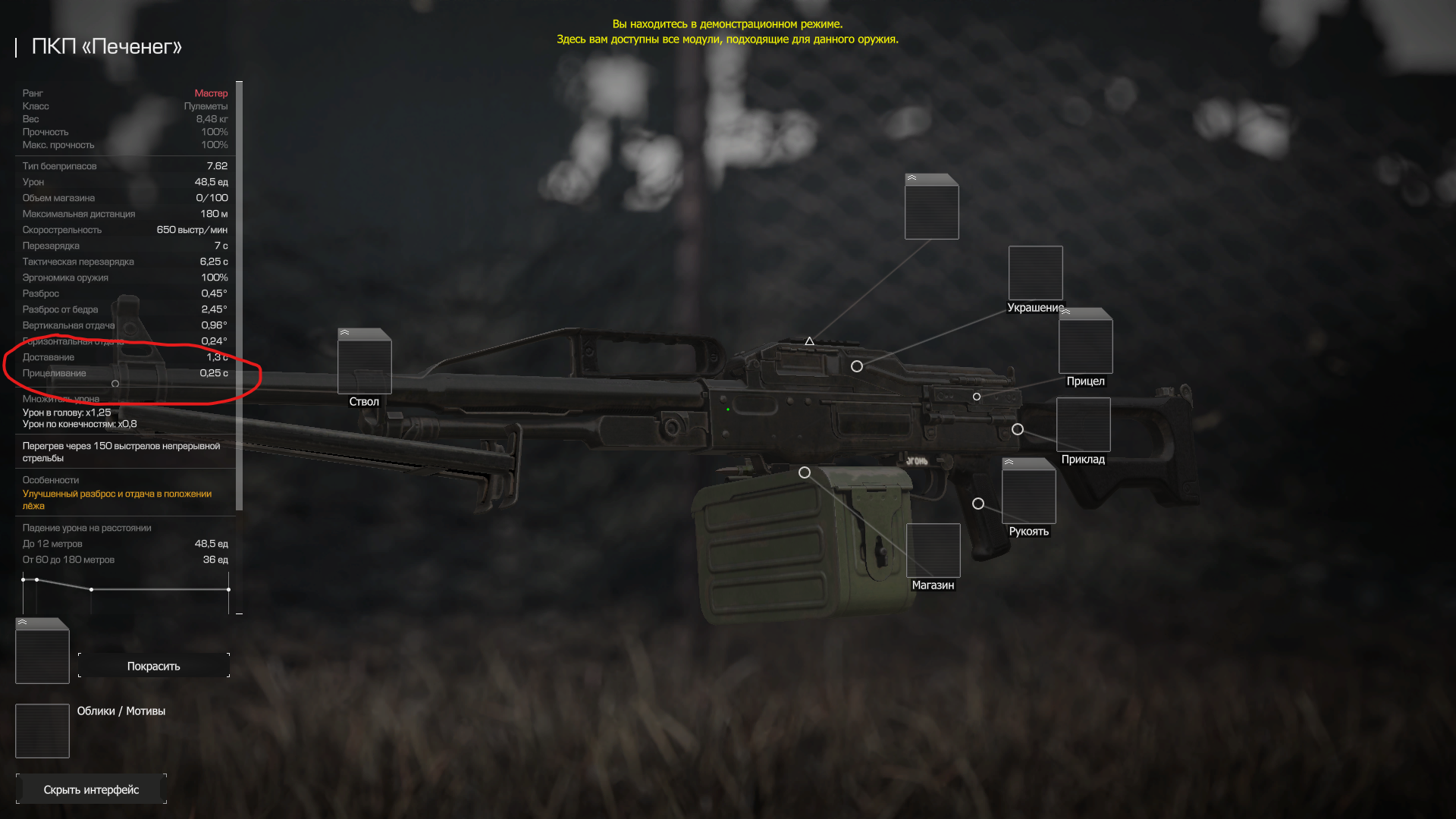
Task: Open the Ствол barrel module slot
Action: (x=364, y=362)
